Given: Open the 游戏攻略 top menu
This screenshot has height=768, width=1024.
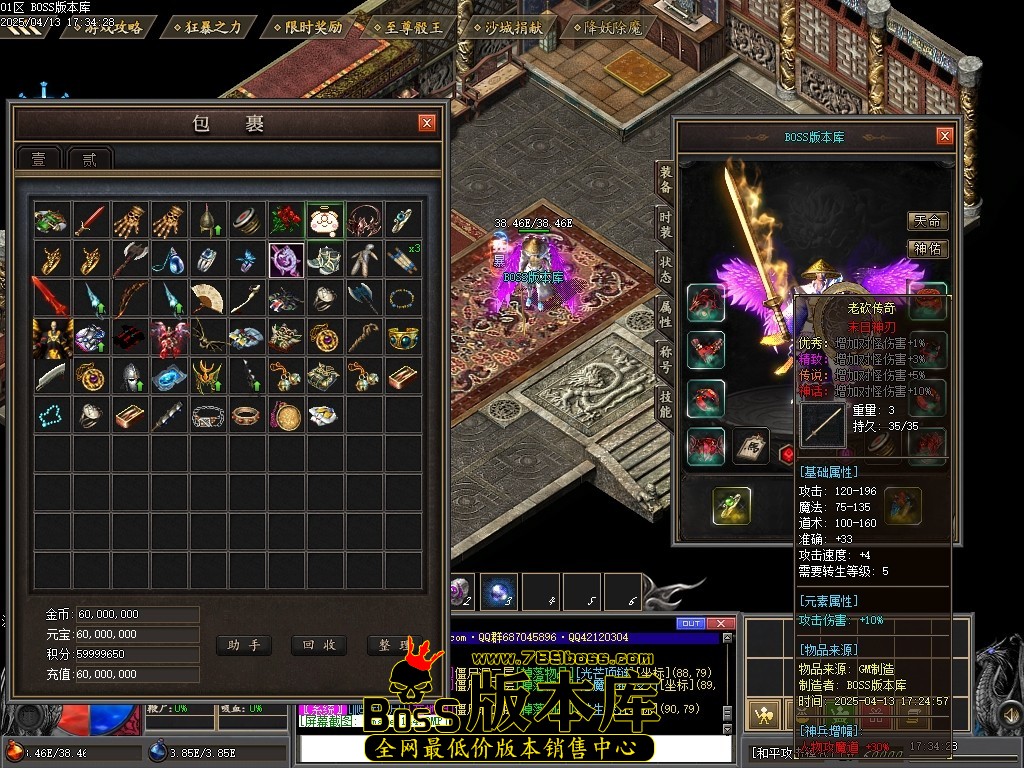Looking at the screenshot, I should pyautogui.click(x=108, y=27).
